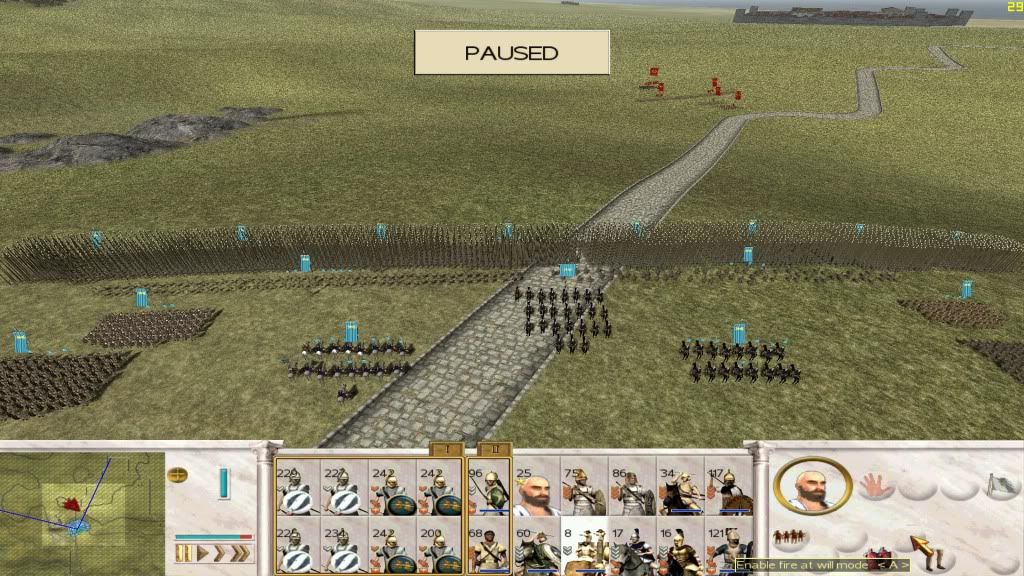The image size is (1024, 576).
Task: Click the battlefield minimap
Action: [x=82, y=510]
